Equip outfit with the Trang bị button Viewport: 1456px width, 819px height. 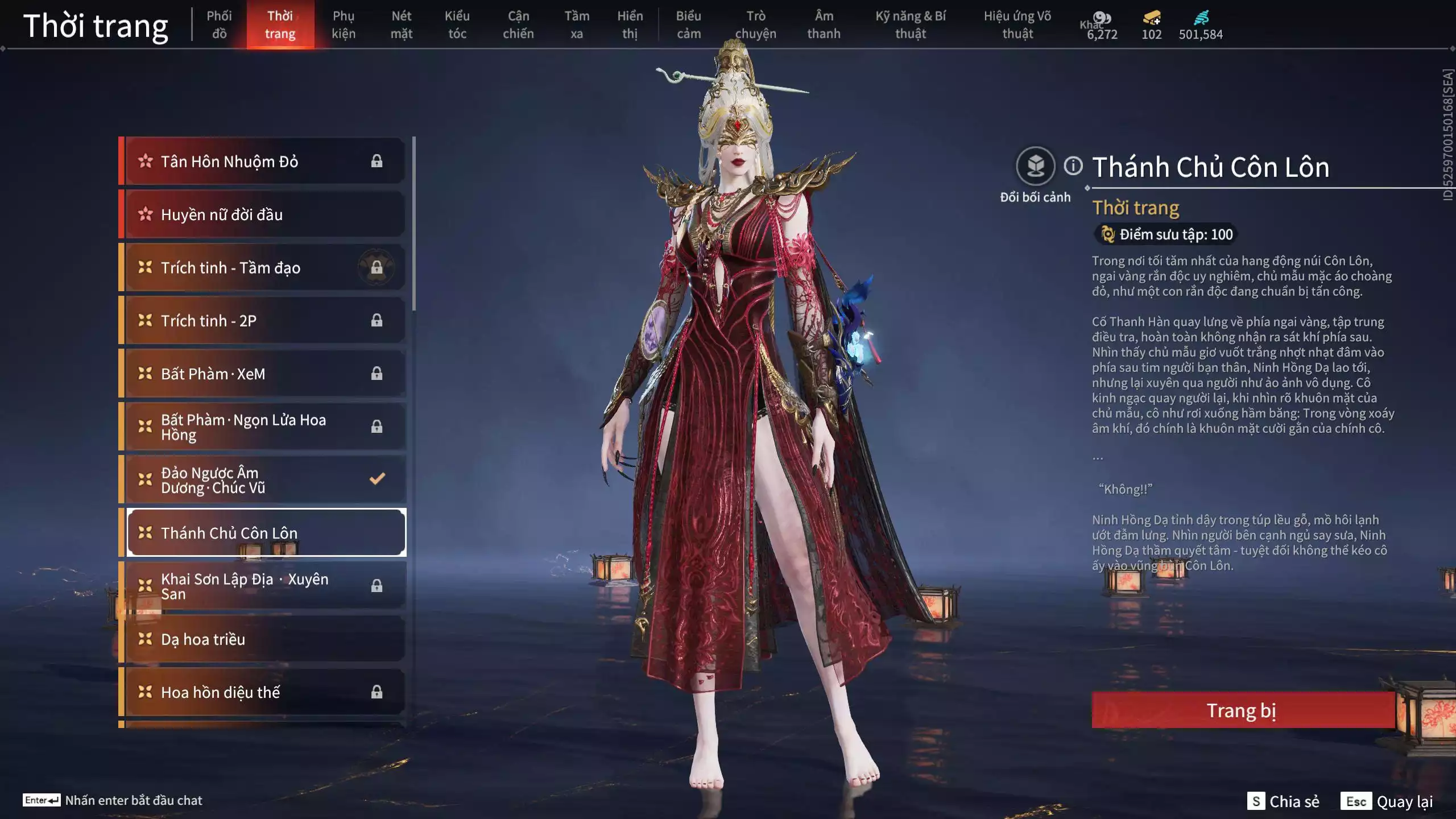[x=1242, y=710]
